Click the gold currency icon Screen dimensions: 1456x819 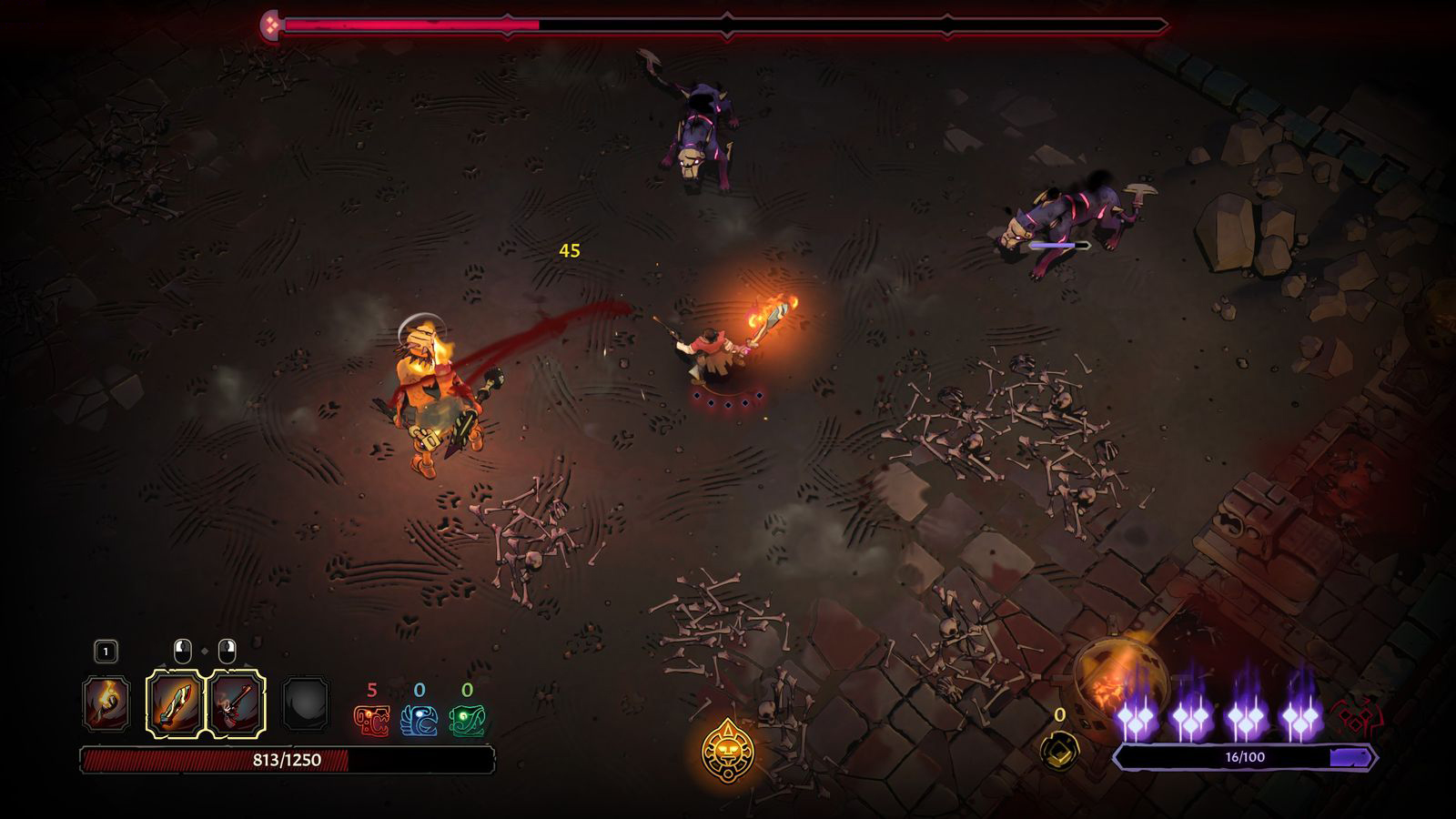1059,751
